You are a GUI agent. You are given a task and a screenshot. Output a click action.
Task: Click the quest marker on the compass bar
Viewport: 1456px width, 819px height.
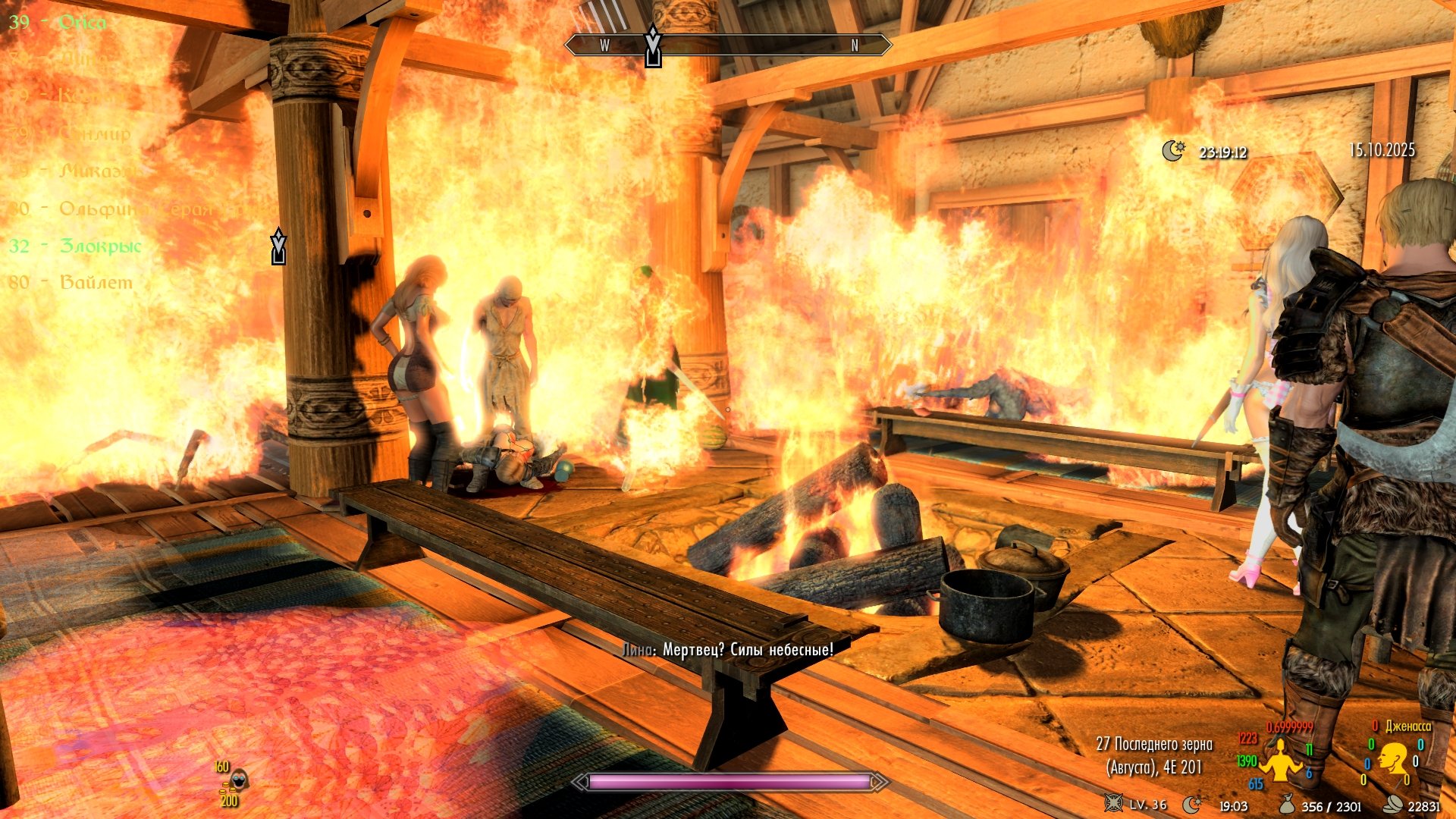pos(653,47)
